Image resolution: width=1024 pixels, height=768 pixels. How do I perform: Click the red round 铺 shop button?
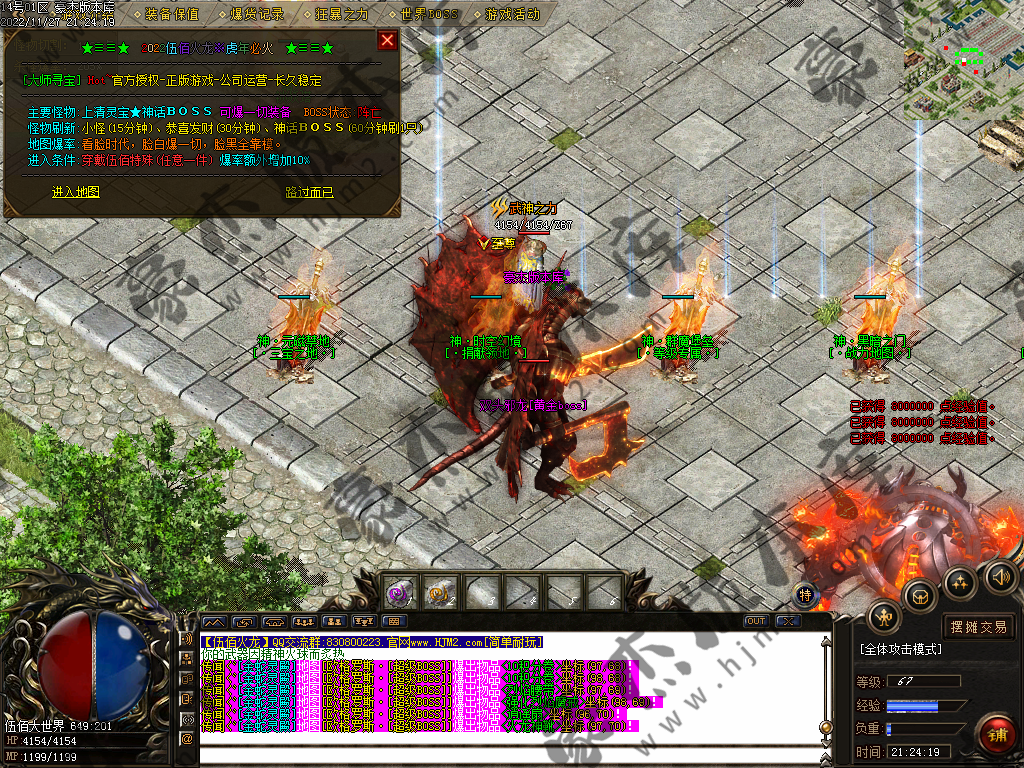(x=996, y=733)
